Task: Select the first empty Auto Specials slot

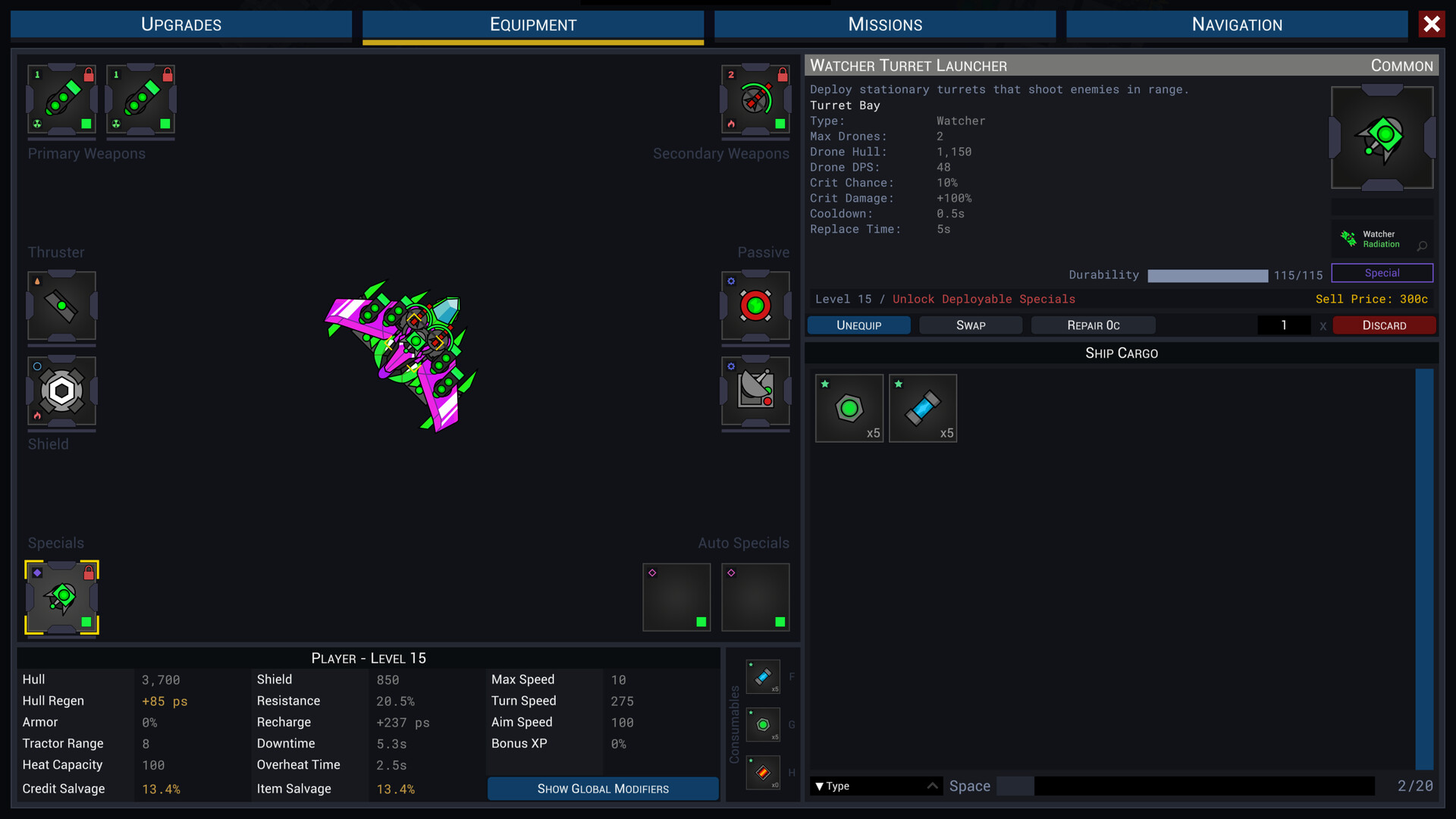Action: [676, 597]
